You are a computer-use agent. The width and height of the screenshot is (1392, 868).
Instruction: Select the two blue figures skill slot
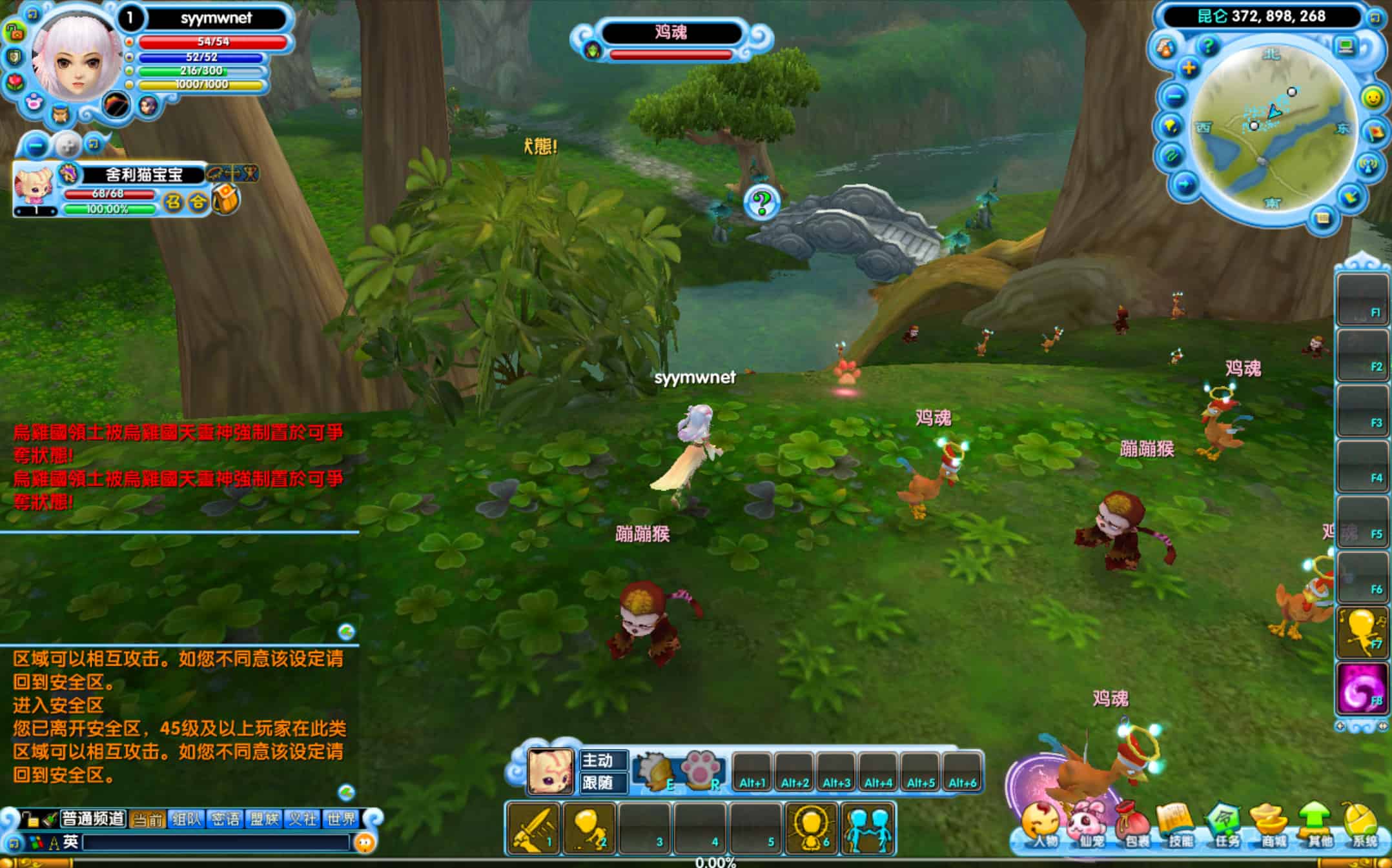[868, 829]
